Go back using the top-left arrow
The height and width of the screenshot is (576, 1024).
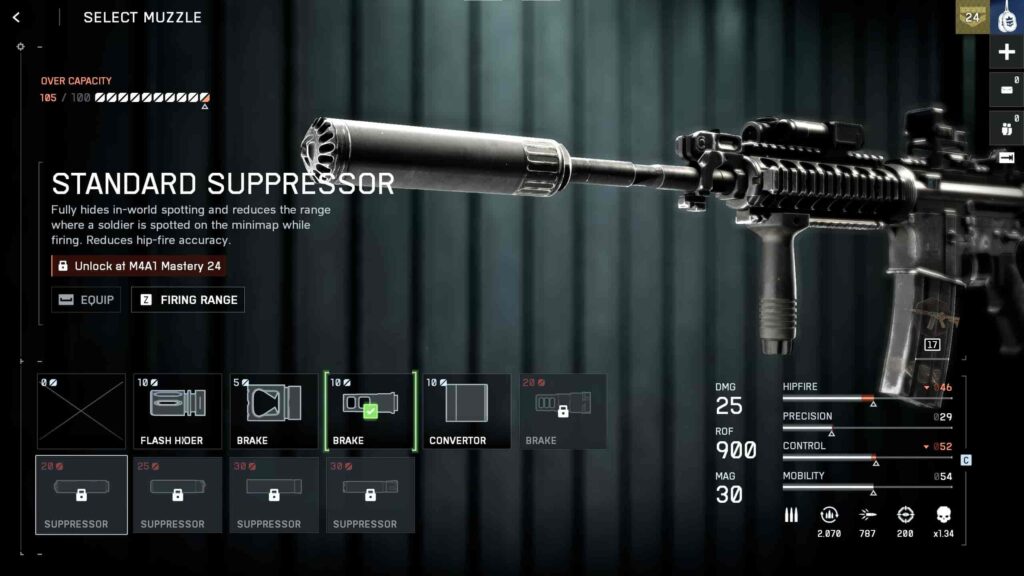(16, 17)
